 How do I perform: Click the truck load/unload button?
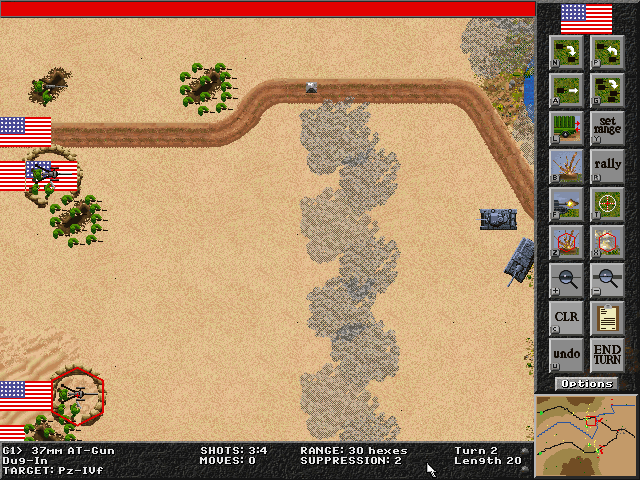pyautogui.click(x=568, y=127)
